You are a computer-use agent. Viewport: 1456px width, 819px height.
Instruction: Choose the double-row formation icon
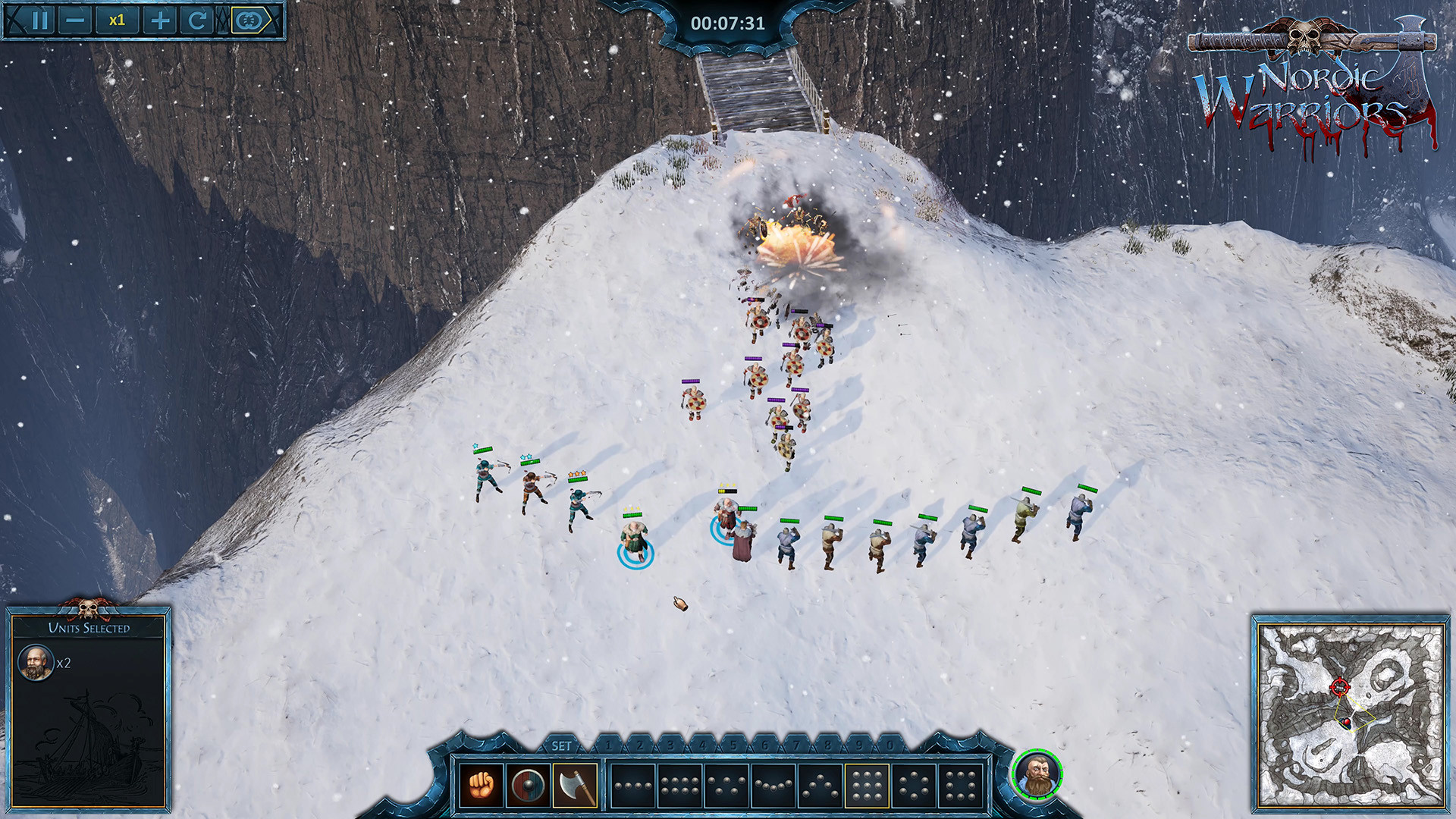[x=679, y=787]
